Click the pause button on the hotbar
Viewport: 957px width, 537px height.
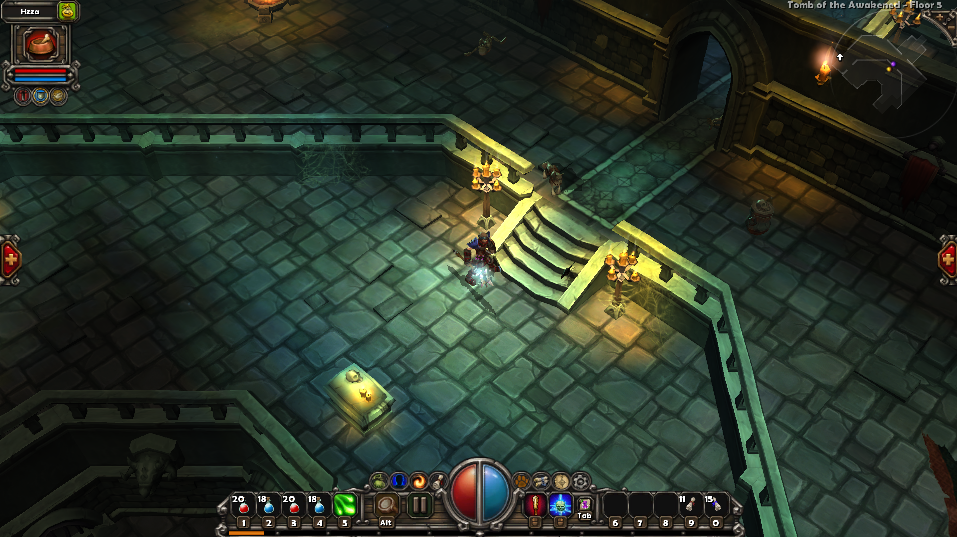(420, 505)
